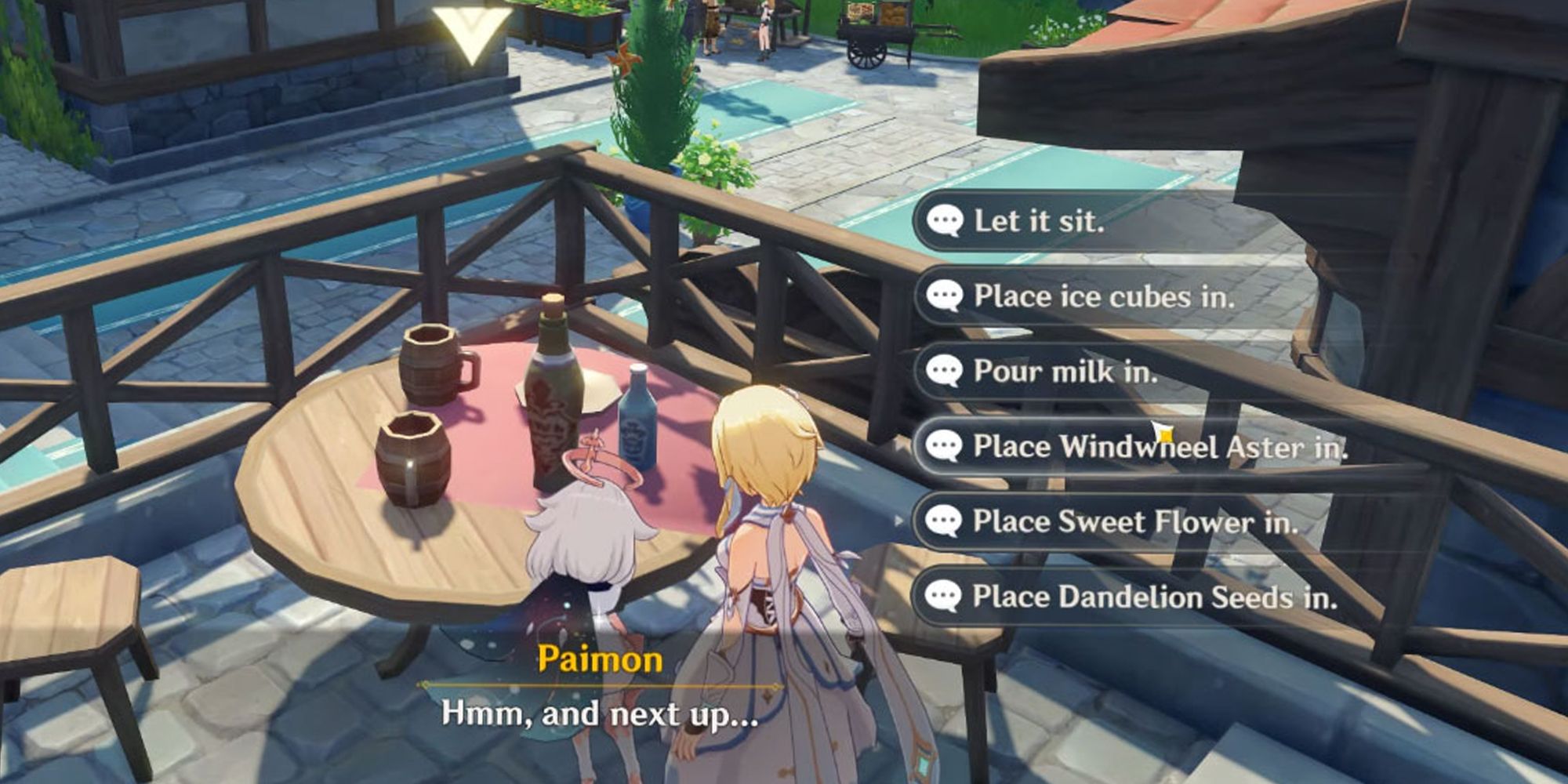Select "Place ice cubes in." reply
The image size is (1568, 784).
(1103, 296)
